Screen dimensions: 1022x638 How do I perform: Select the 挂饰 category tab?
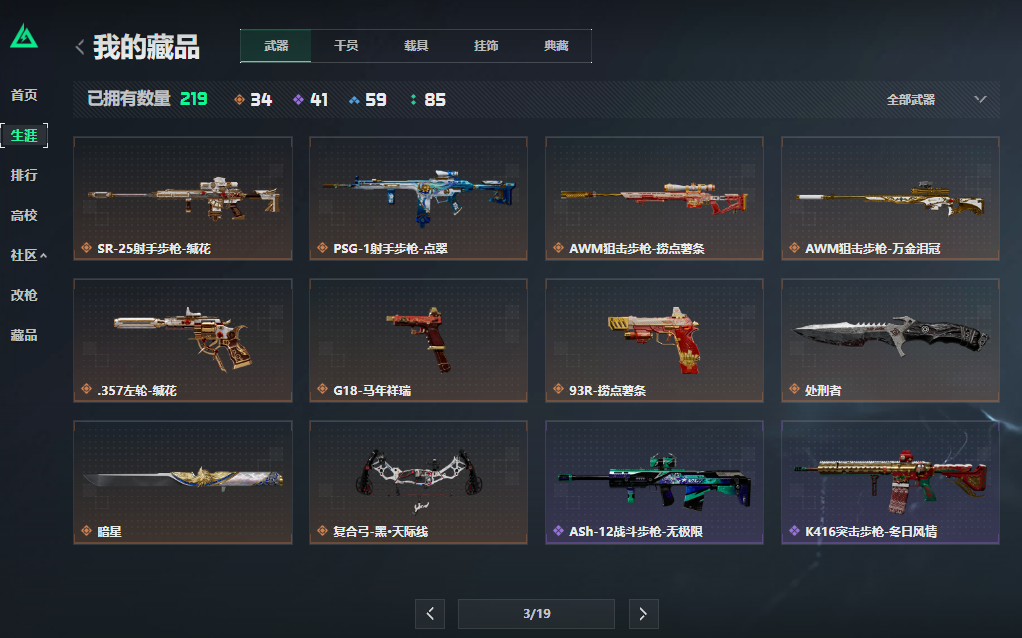(486, 46)
